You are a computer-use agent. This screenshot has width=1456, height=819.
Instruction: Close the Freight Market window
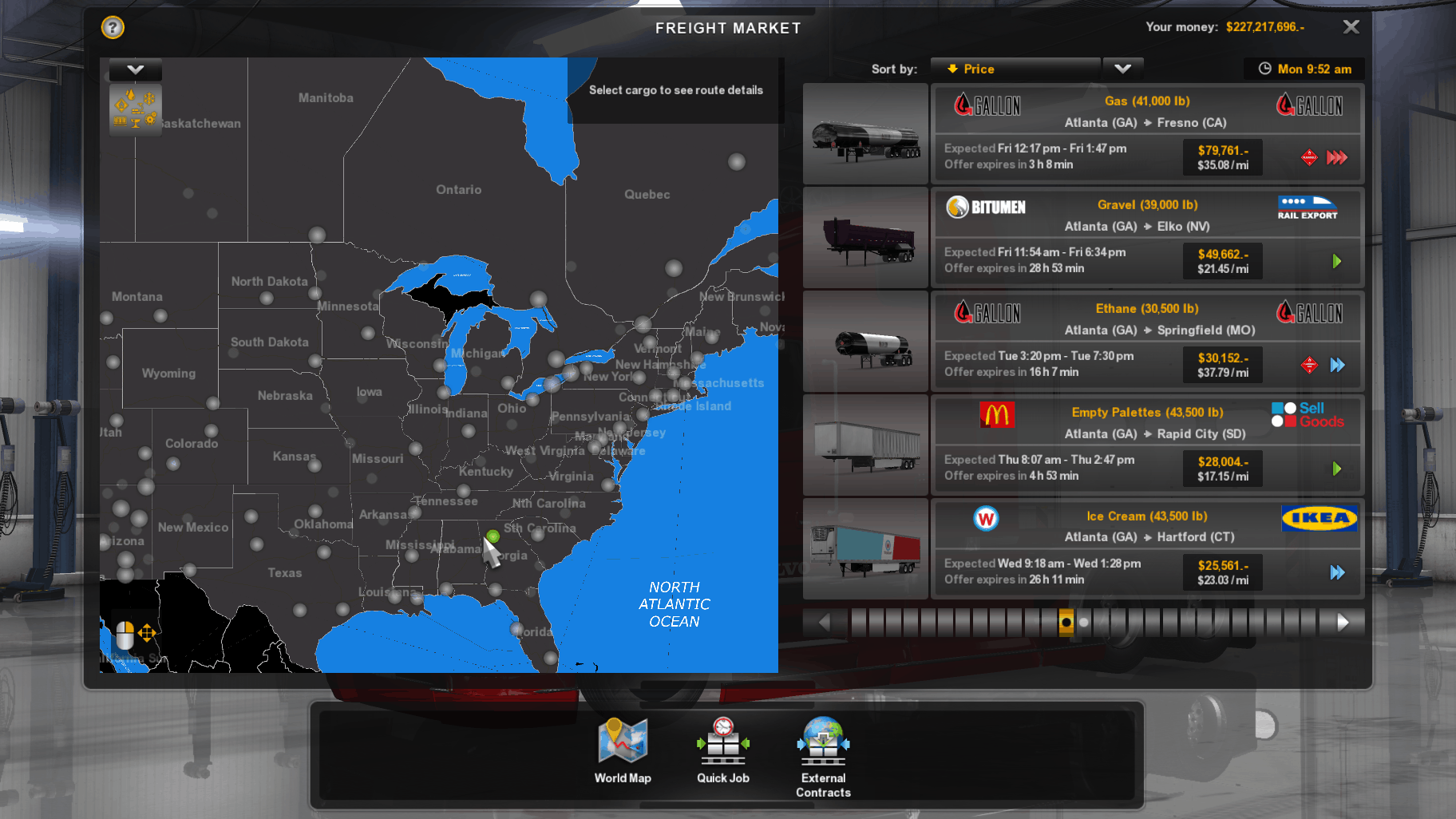coord(1351,27)
